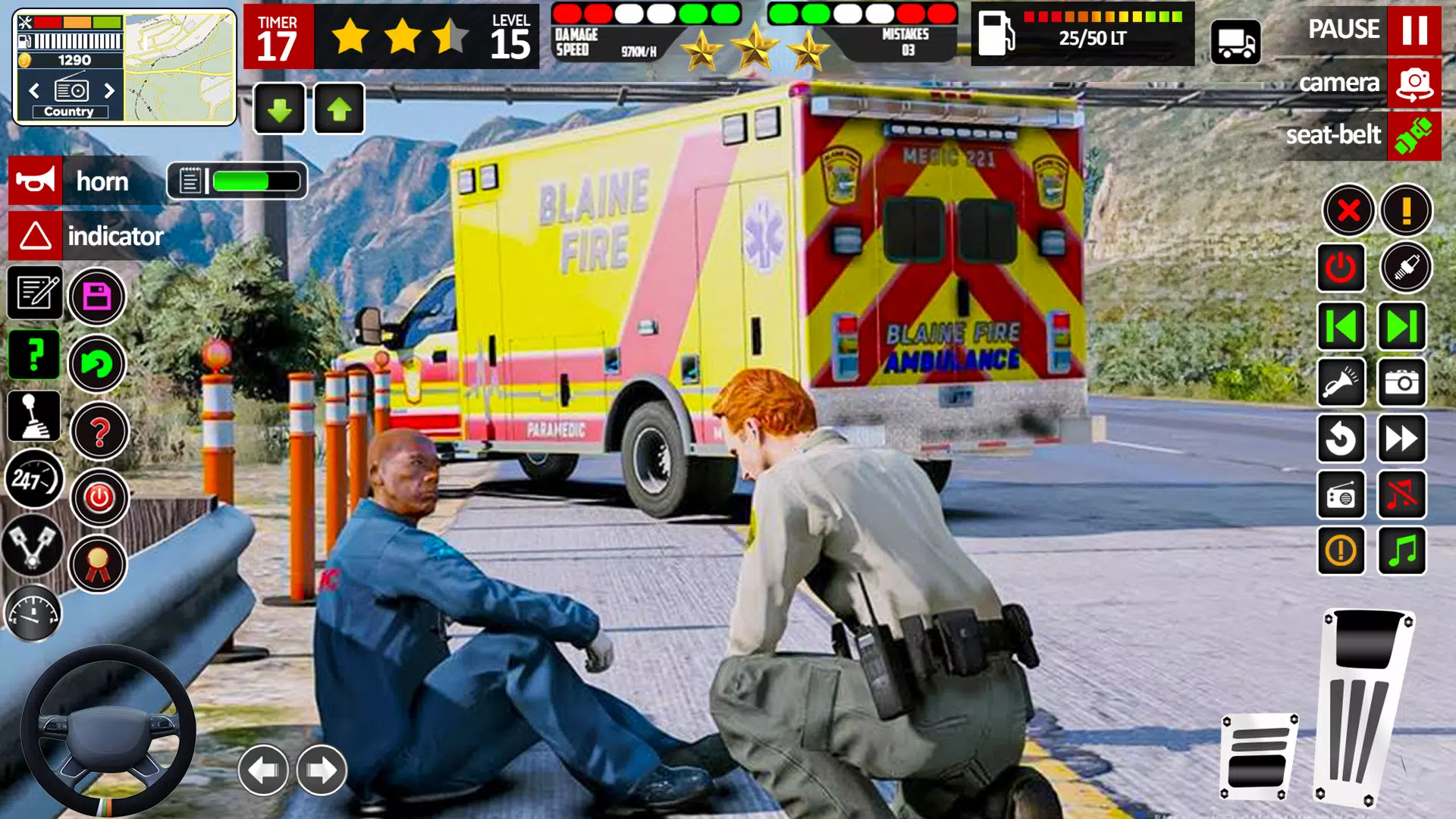This screenshot has height=819, width=1456.
Task: Open the left arrow on the Country radio selector
Action: 34,90
